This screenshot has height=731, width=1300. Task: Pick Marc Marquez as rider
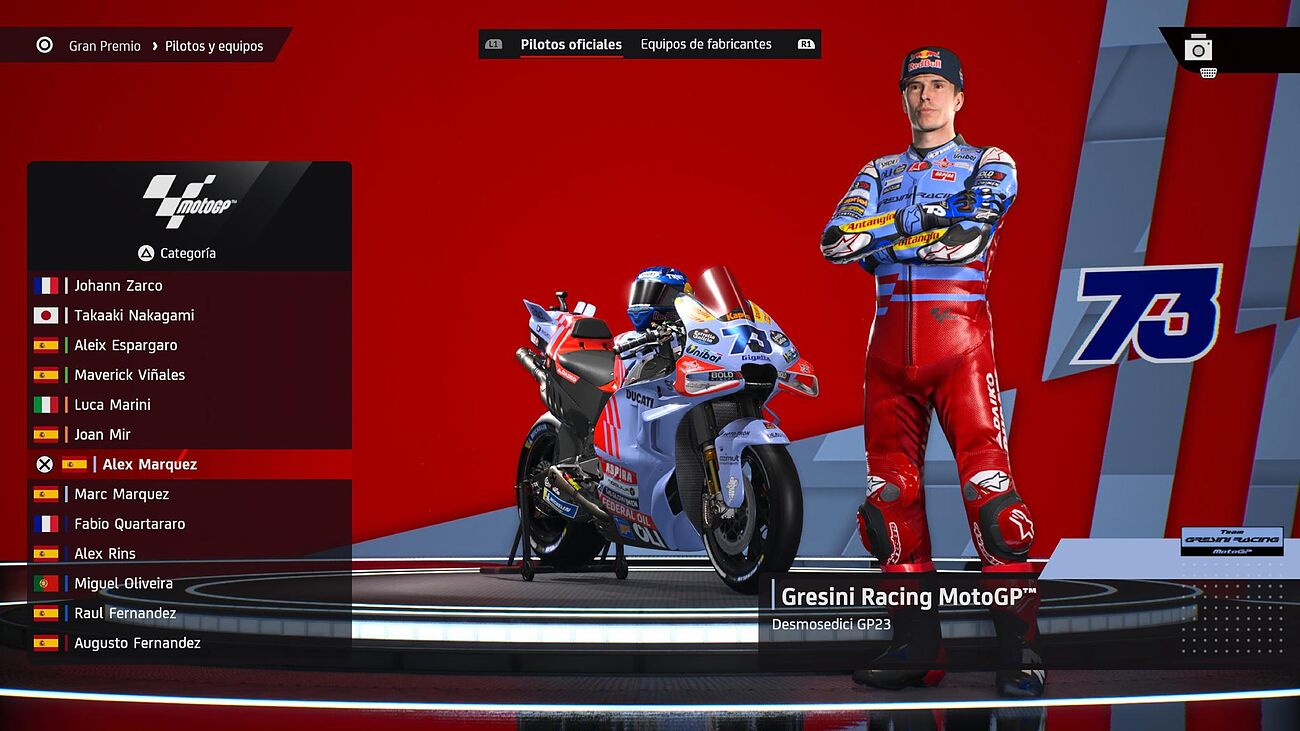click(x=121, y=495)
